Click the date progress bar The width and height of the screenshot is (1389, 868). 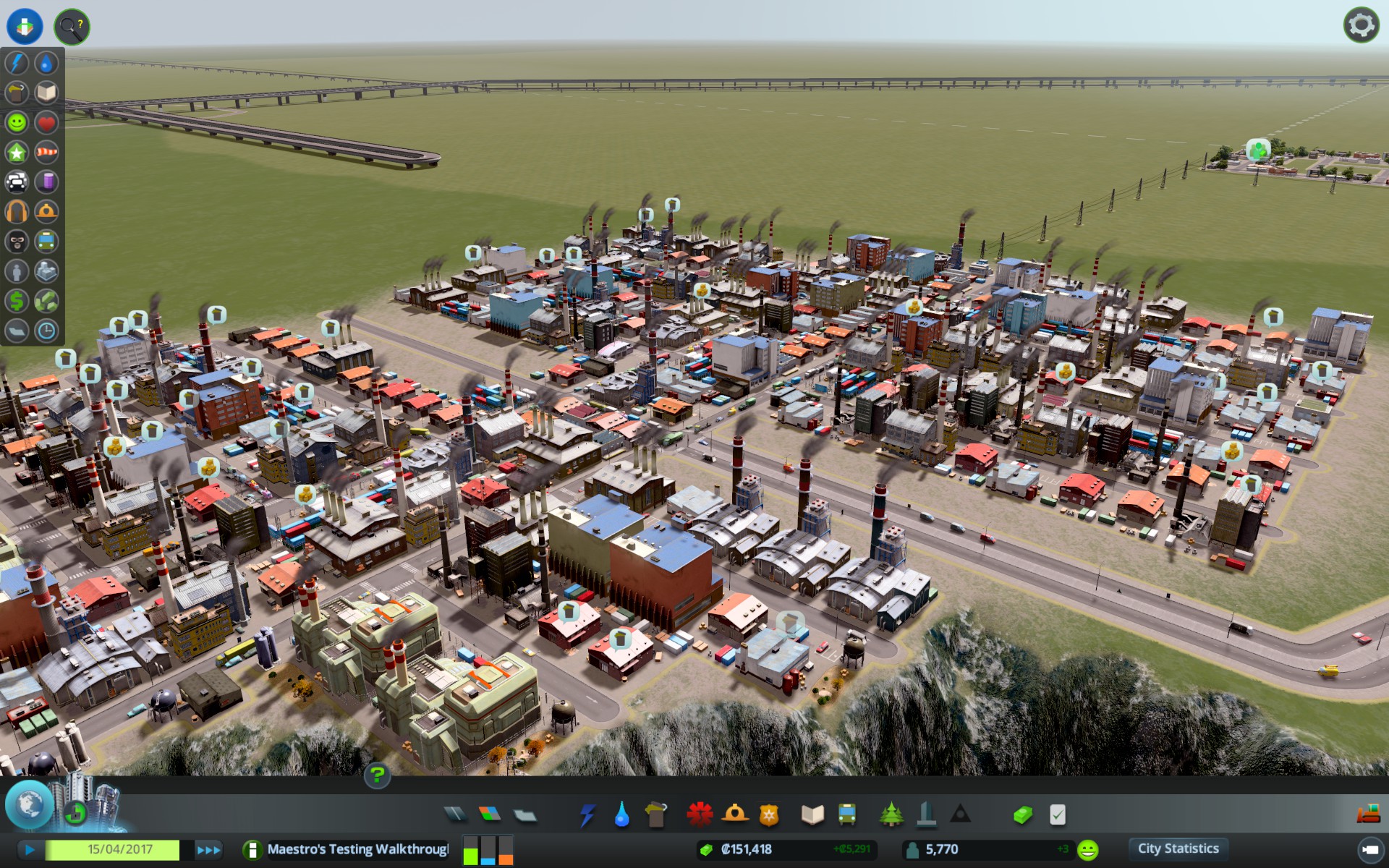[119, 850]
